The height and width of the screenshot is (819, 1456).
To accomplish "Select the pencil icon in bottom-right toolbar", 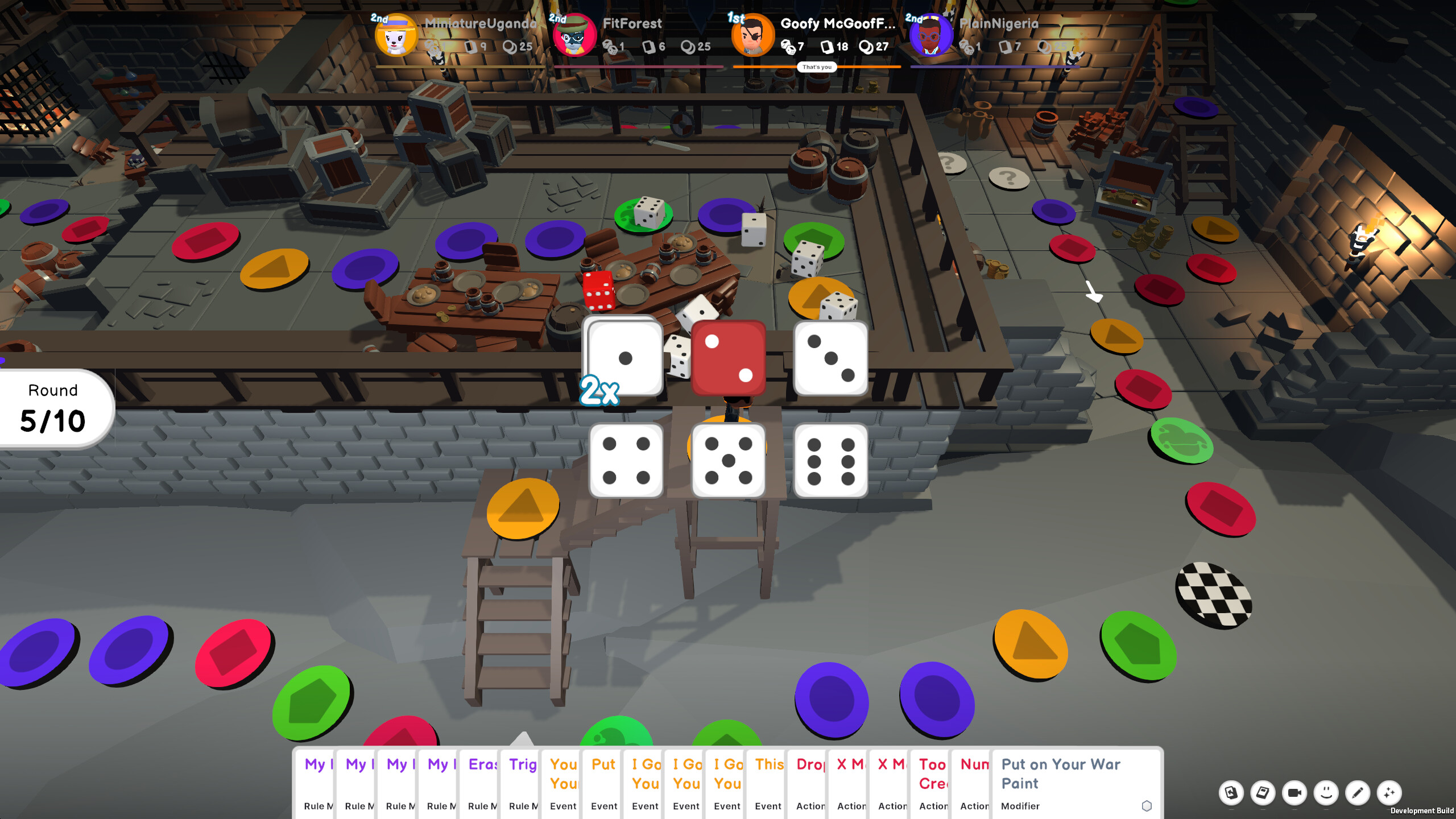I will coord(1357,793).
